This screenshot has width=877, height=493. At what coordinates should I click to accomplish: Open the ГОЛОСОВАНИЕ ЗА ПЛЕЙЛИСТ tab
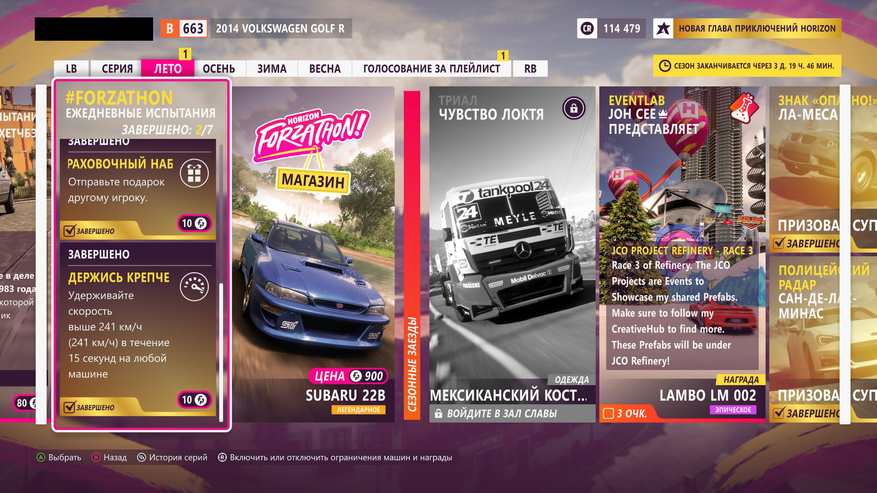click(432, 69)
